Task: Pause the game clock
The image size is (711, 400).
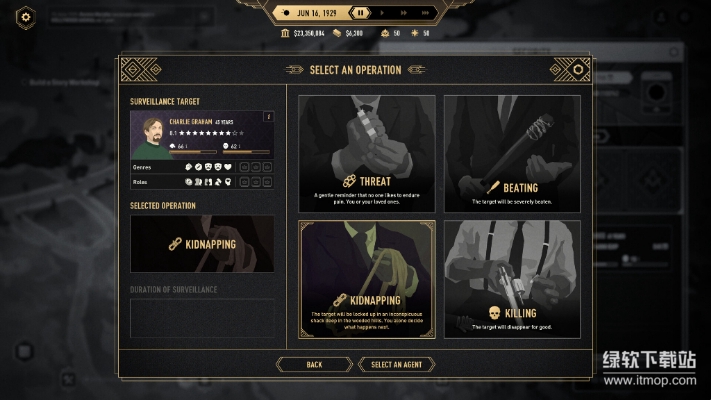Action: [x=359, y=13]
